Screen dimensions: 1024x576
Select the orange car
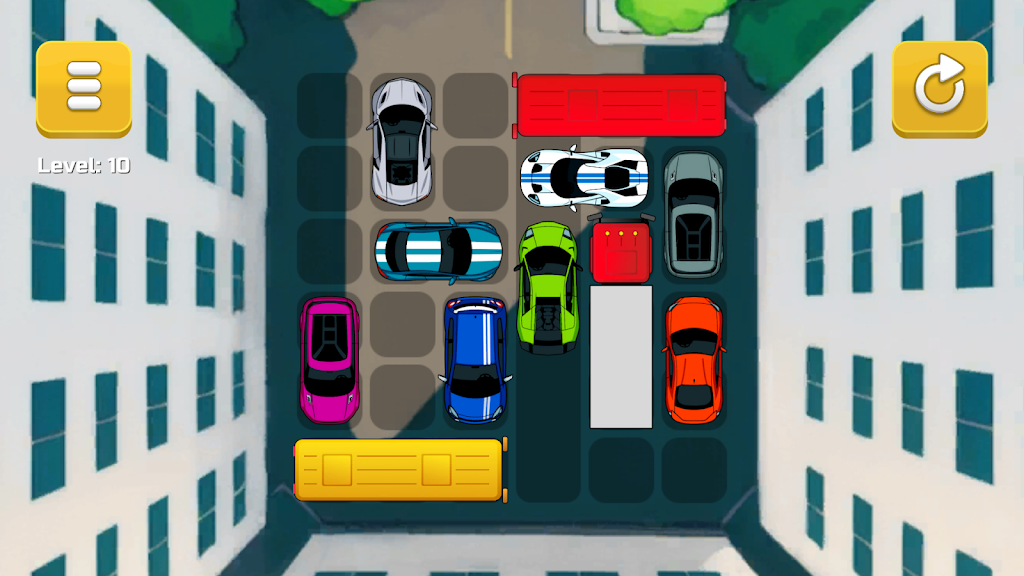[693, 358]
